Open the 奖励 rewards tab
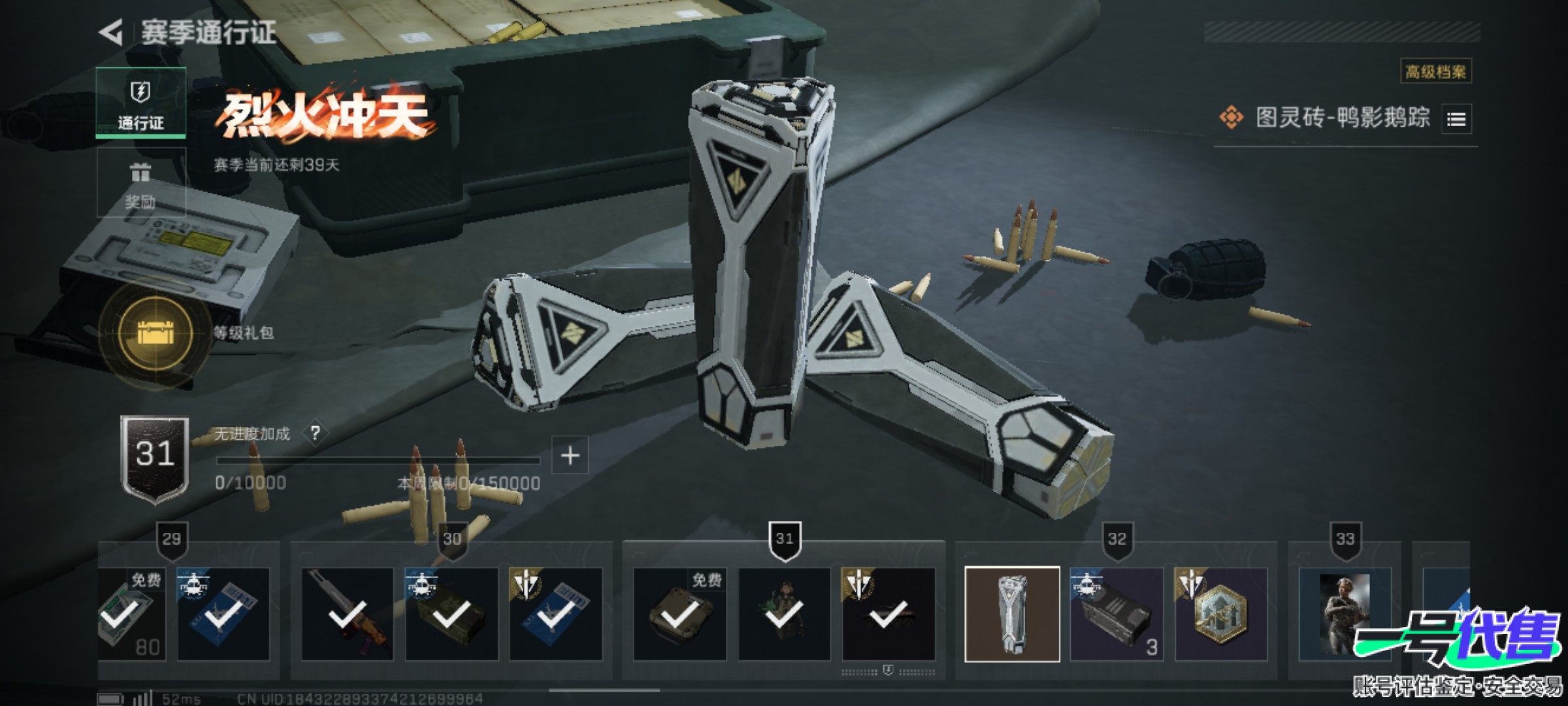The width and height of the screenshot is (1568, 706). coord(140,182)
